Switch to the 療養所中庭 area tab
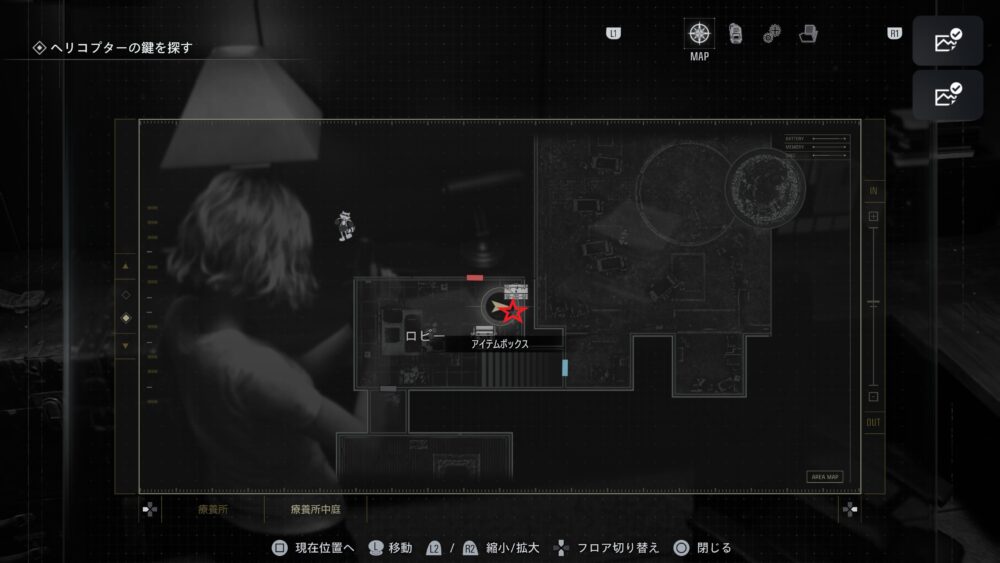Viewport: 1000px width, 563px height. 316,509
